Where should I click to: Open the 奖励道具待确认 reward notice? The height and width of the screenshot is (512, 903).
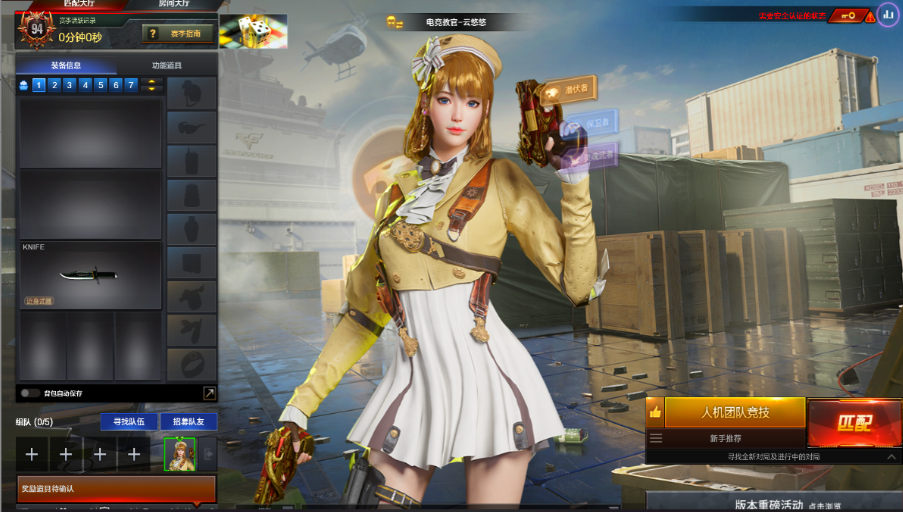tap(116, 489)
